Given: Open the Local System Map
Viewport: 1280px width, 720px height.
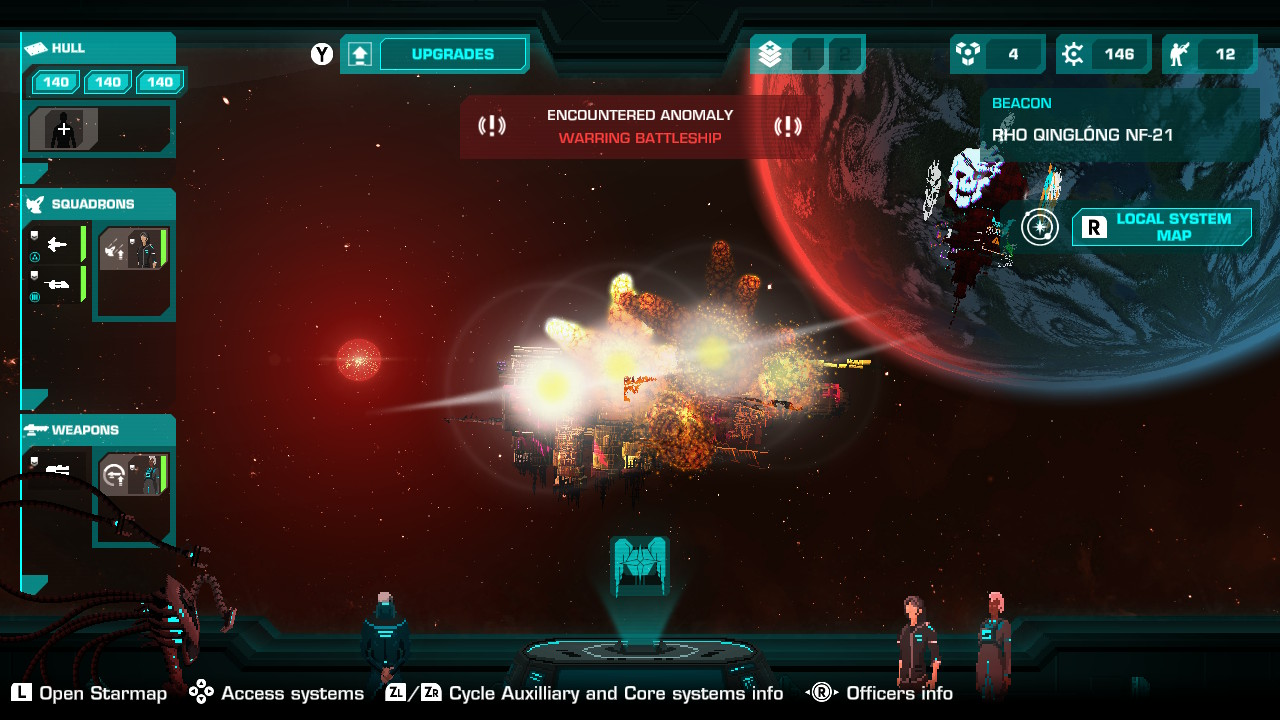Looking at the screenshot, I should coord(1161,227).
